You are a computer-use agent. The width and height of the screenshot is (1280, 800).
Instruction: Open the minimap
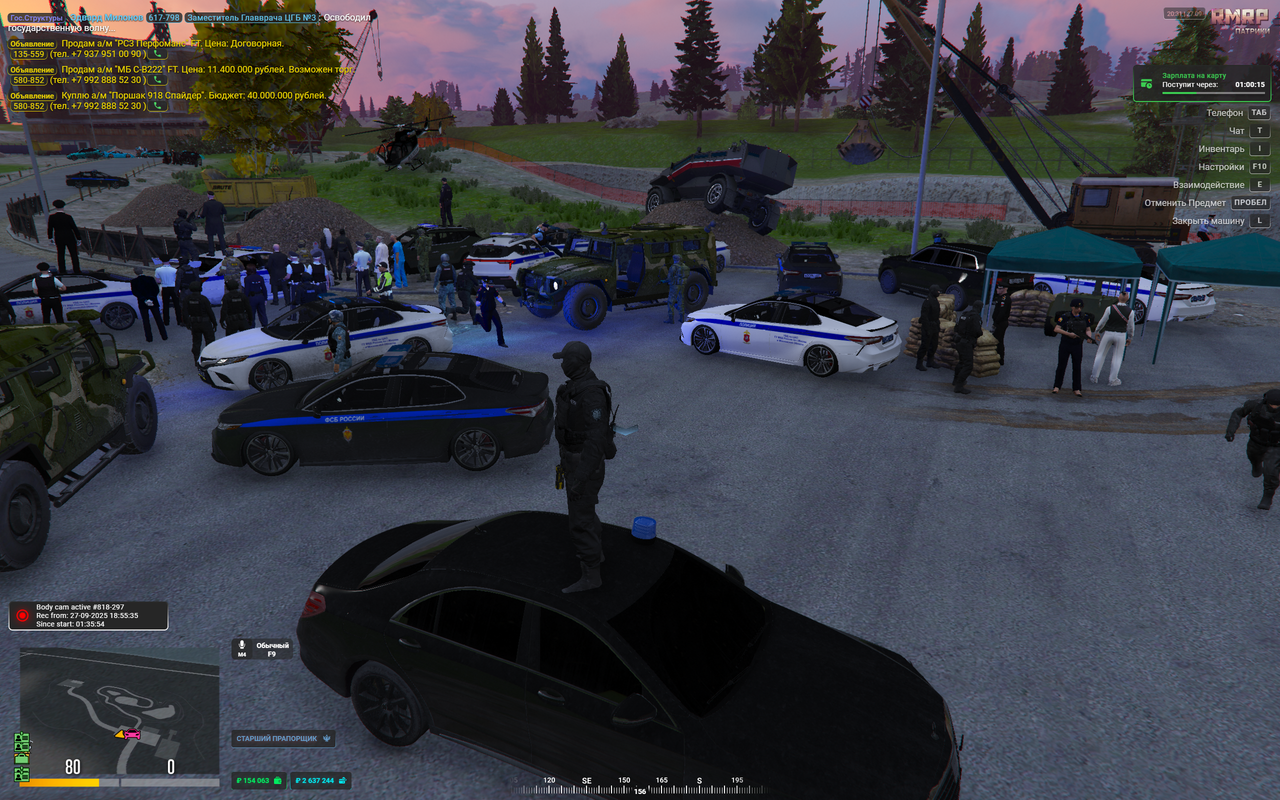tap(119, 711)
